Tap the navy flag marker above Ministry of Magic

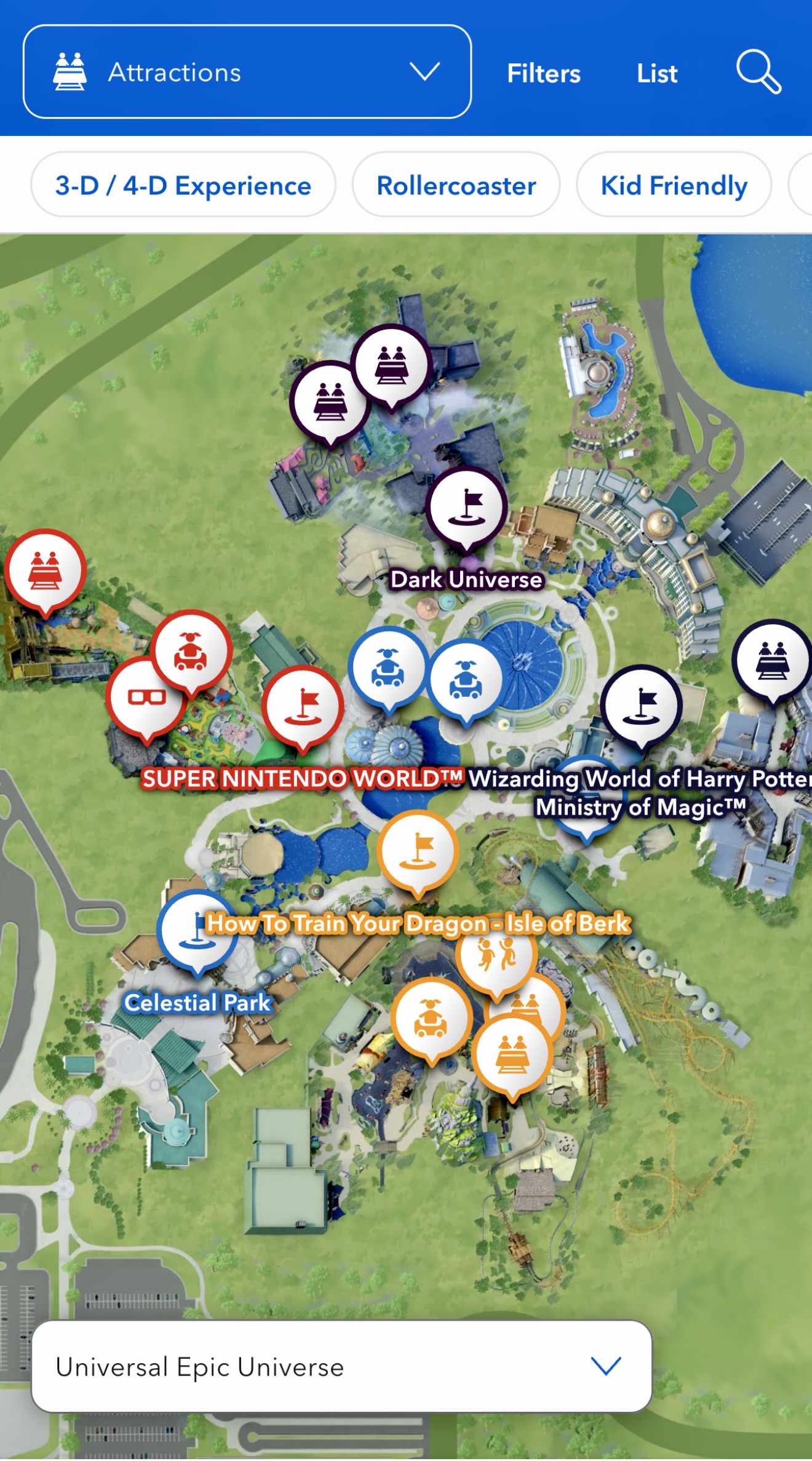[642, 705]
